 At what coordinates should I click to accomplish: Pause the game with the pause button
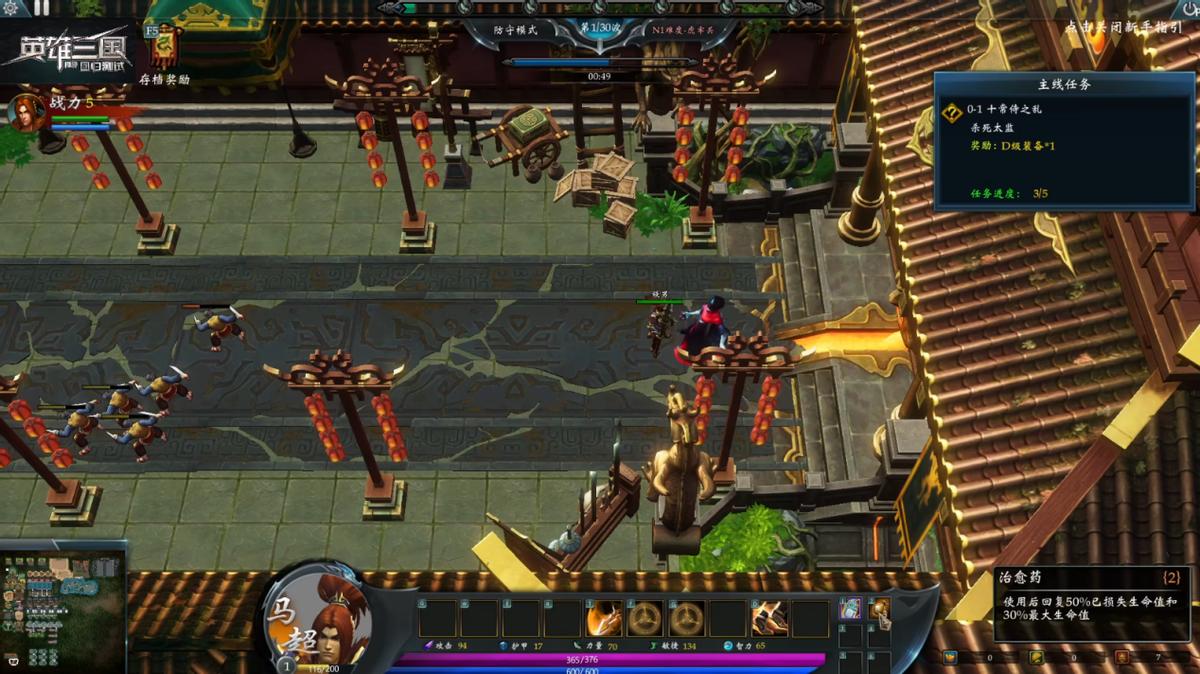42,8
